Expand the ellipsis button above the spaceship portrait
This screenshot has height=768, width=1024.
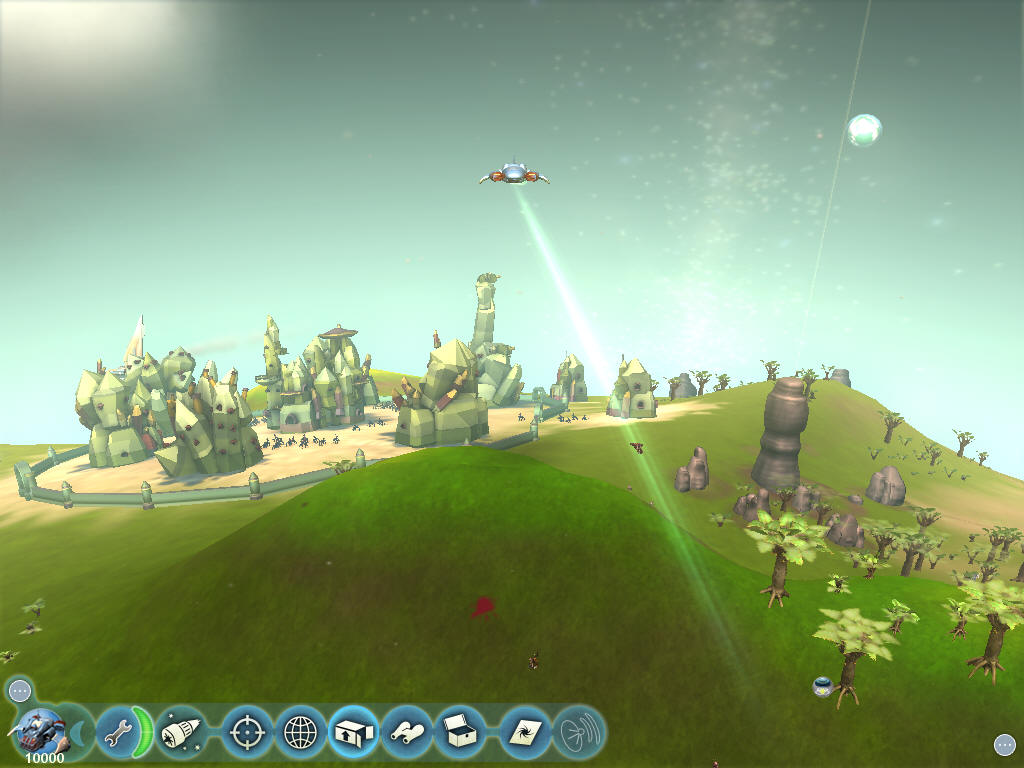[x=20, y=690]
